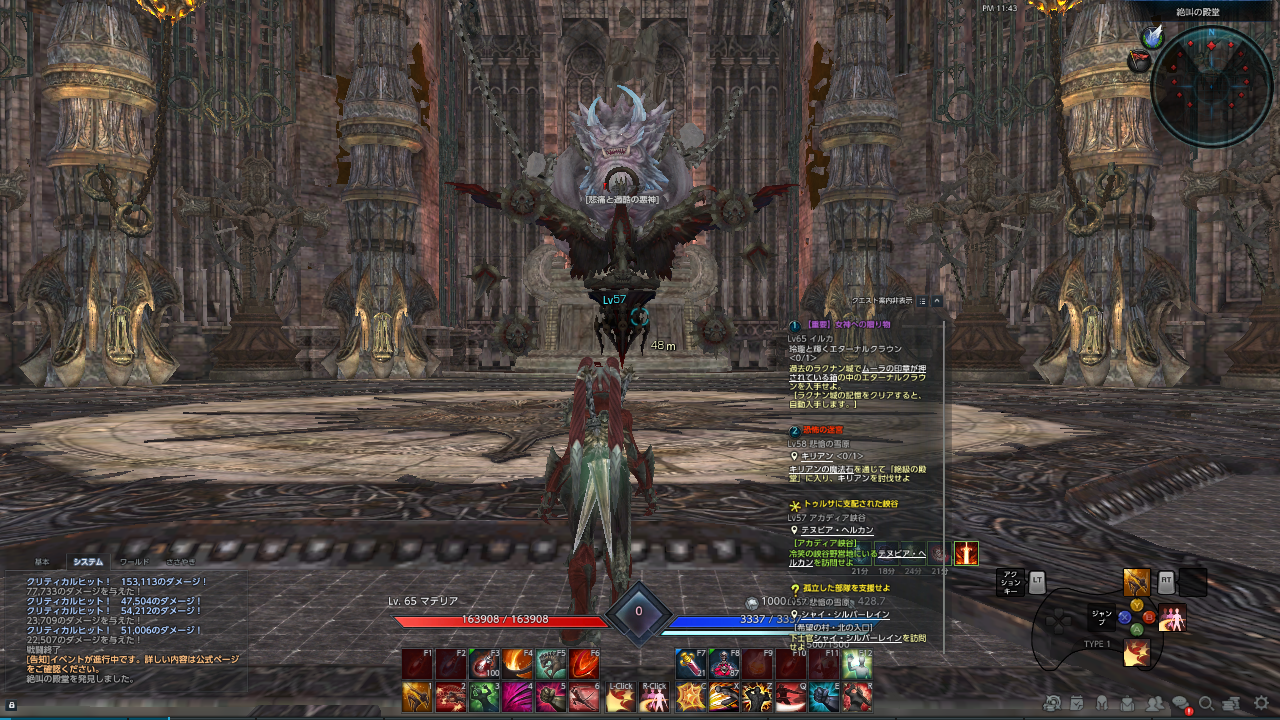This screenshot has height=720, width=1280.
Task: Select the 基本 chat tab
Action: 42,562
